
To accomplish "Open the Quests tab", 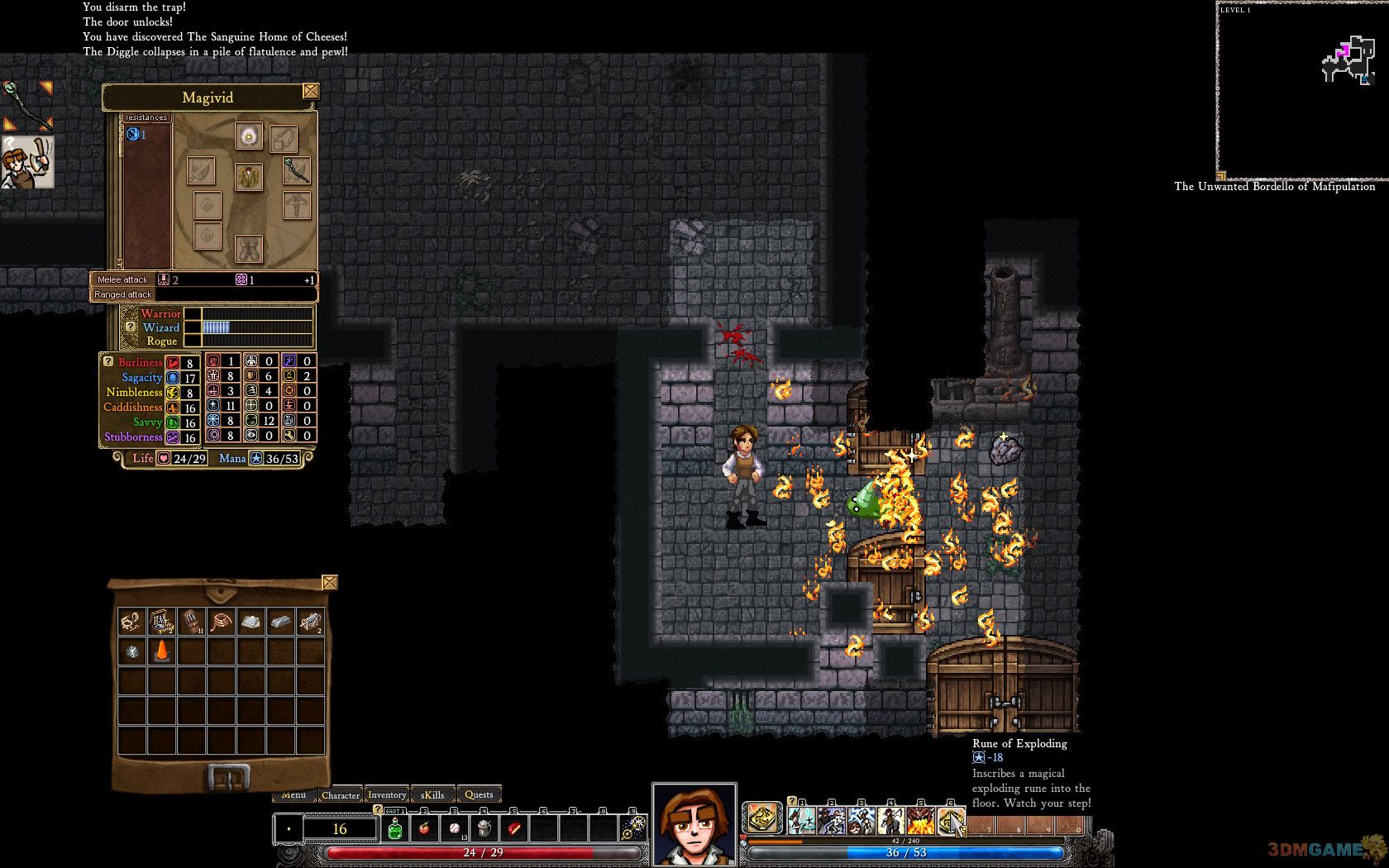I will (x=479, y=795).
